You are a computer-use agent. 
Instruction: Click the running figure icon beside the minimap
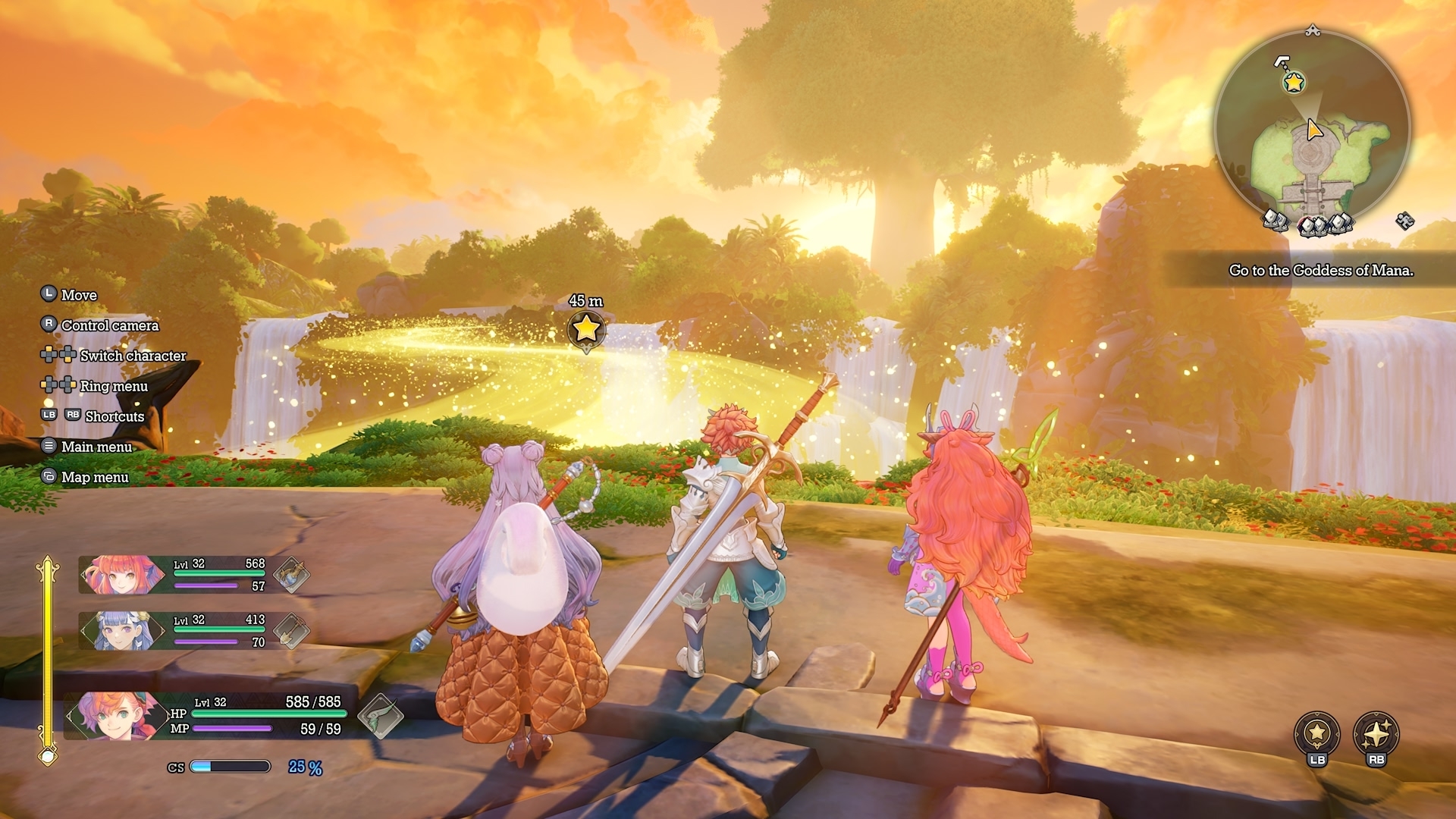[x=1404, y=221]
